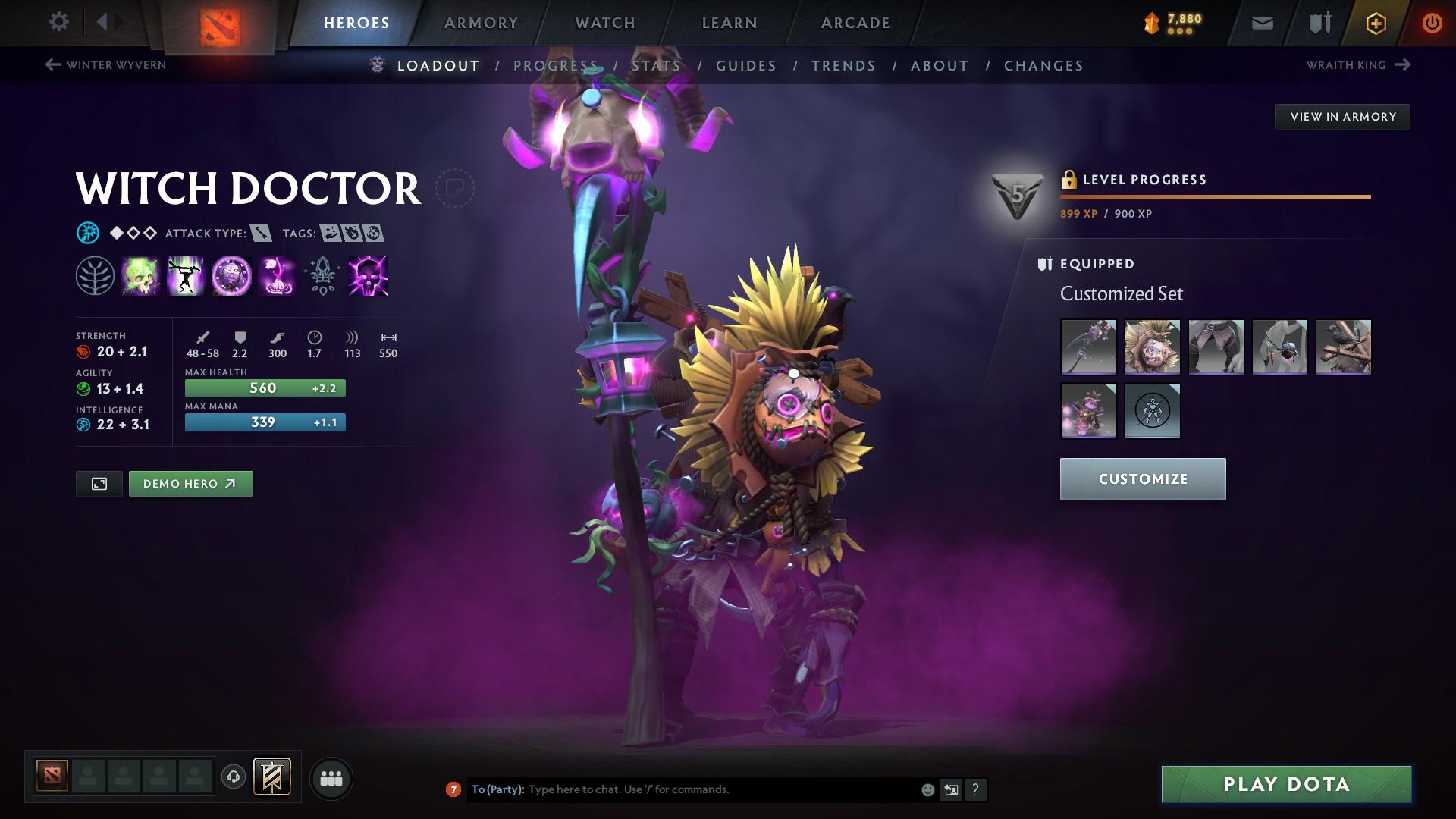Image resolution: width=1456 pixels, height=819 pixels.
Task: Navigate to previous hero Winter Wyvern
Action: [105, 65]
